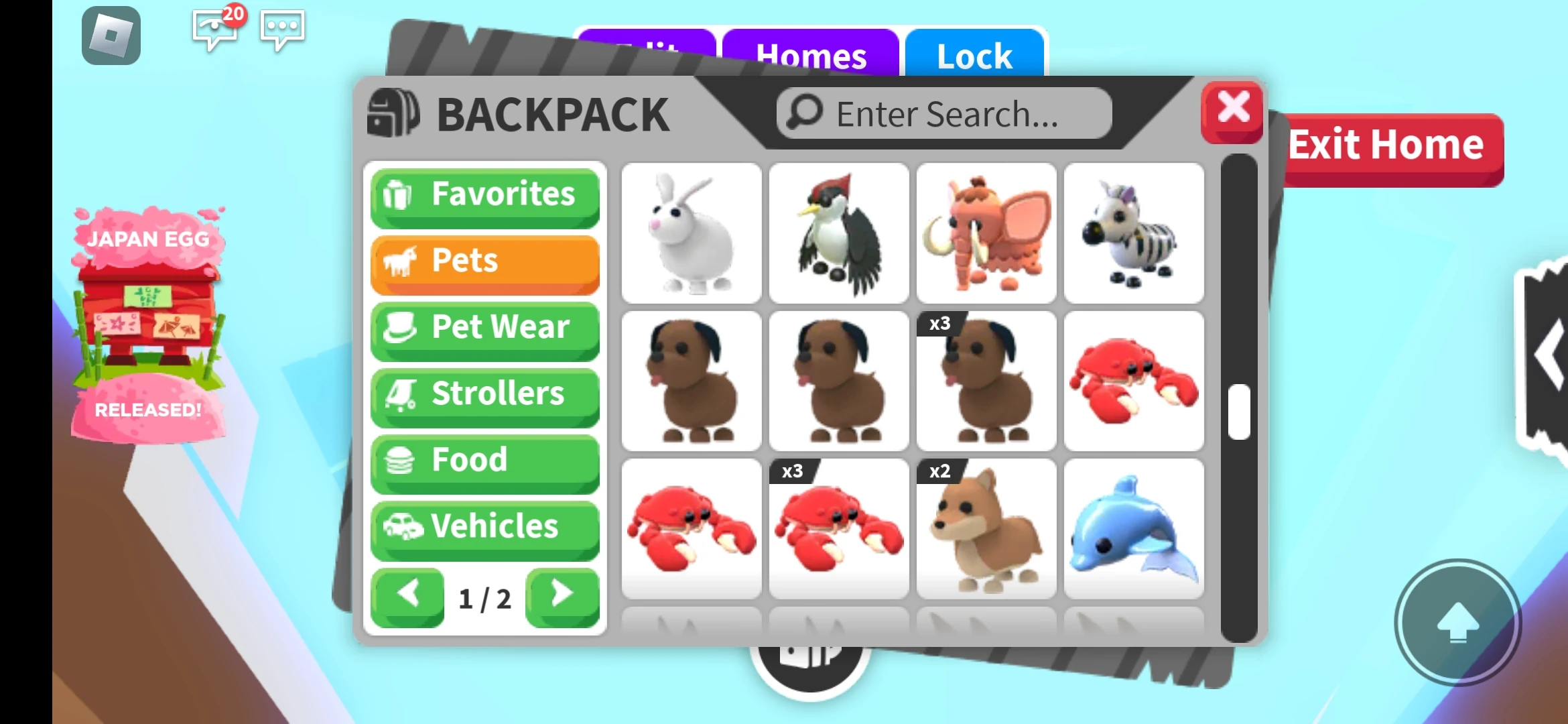This screenshot has height=724, width=1568.
Task: Open the Strollers category
Action: pos(484,394)
